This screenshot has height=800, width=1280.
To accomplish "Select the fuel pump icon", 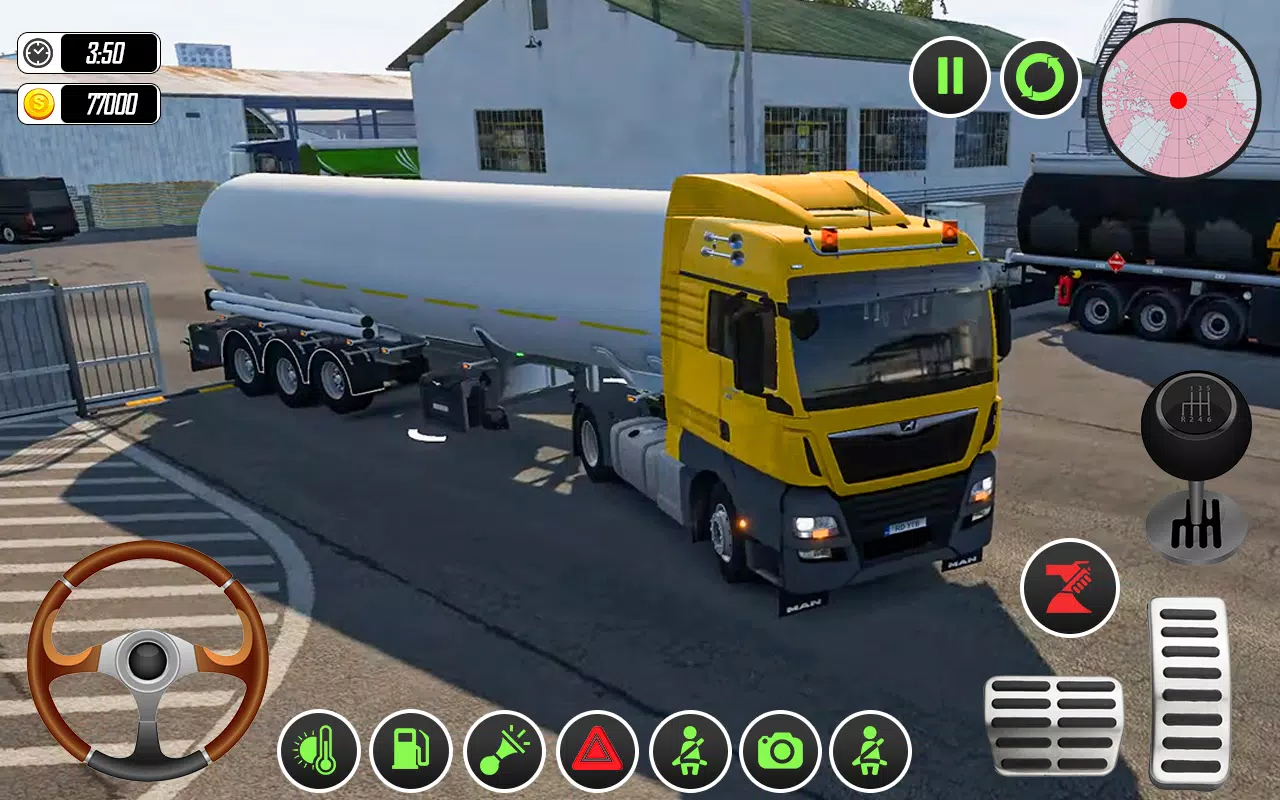I will click(x=410, y=751).
